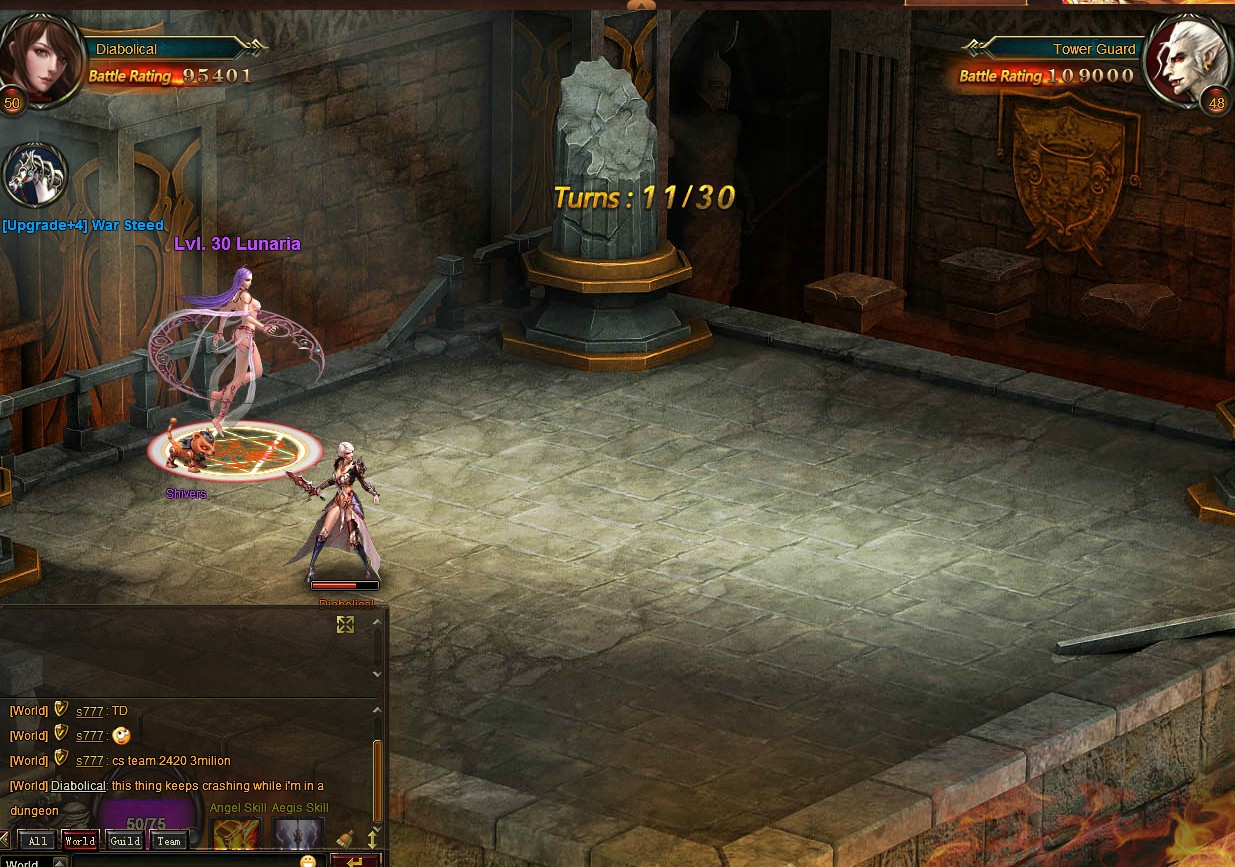Open Diabolical's name link in chat

78,786
